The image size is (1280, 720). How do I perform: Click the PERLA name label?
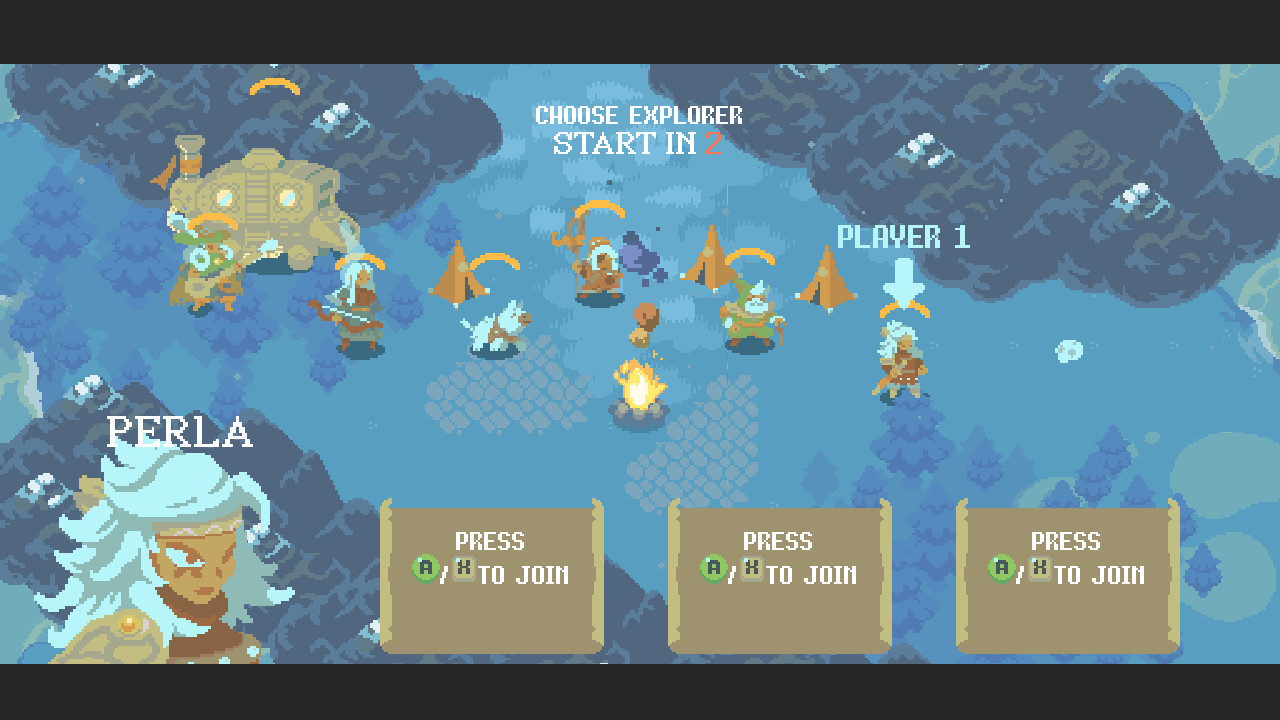180,432
